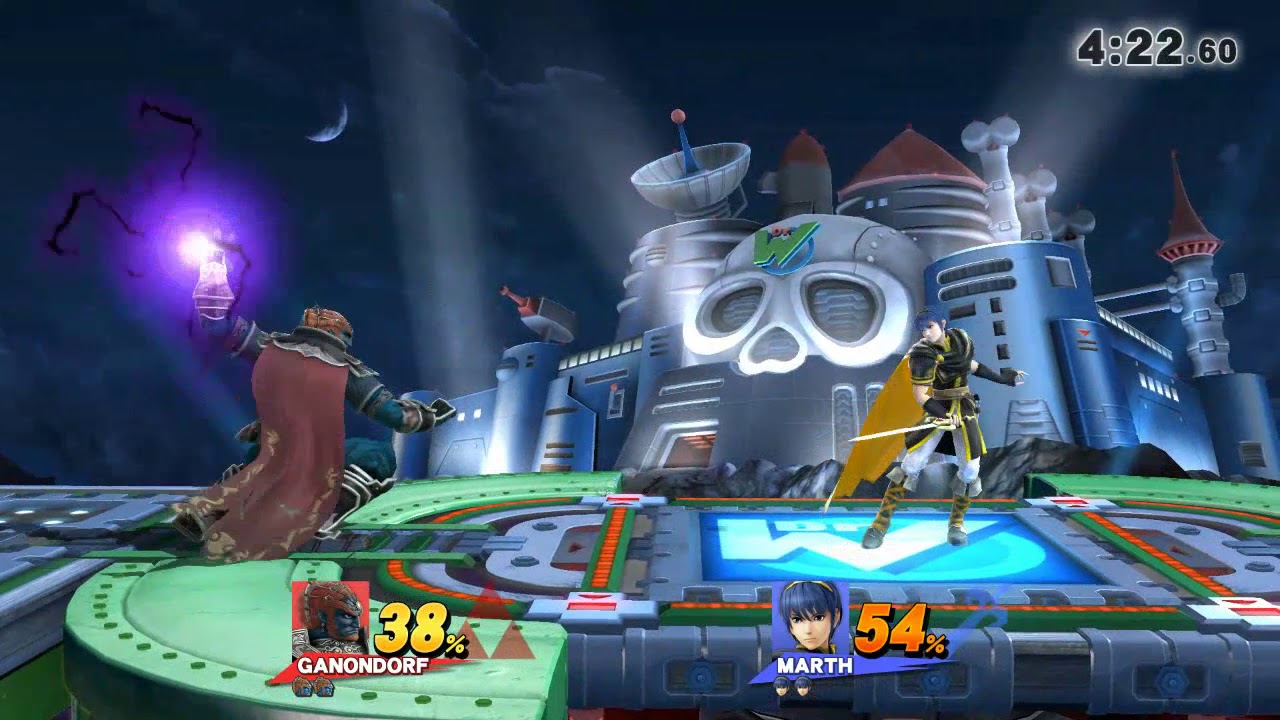Click Ganondorf's character portrait
Viewport: 1280px width, 720px height.
click(x=331, y=619)
